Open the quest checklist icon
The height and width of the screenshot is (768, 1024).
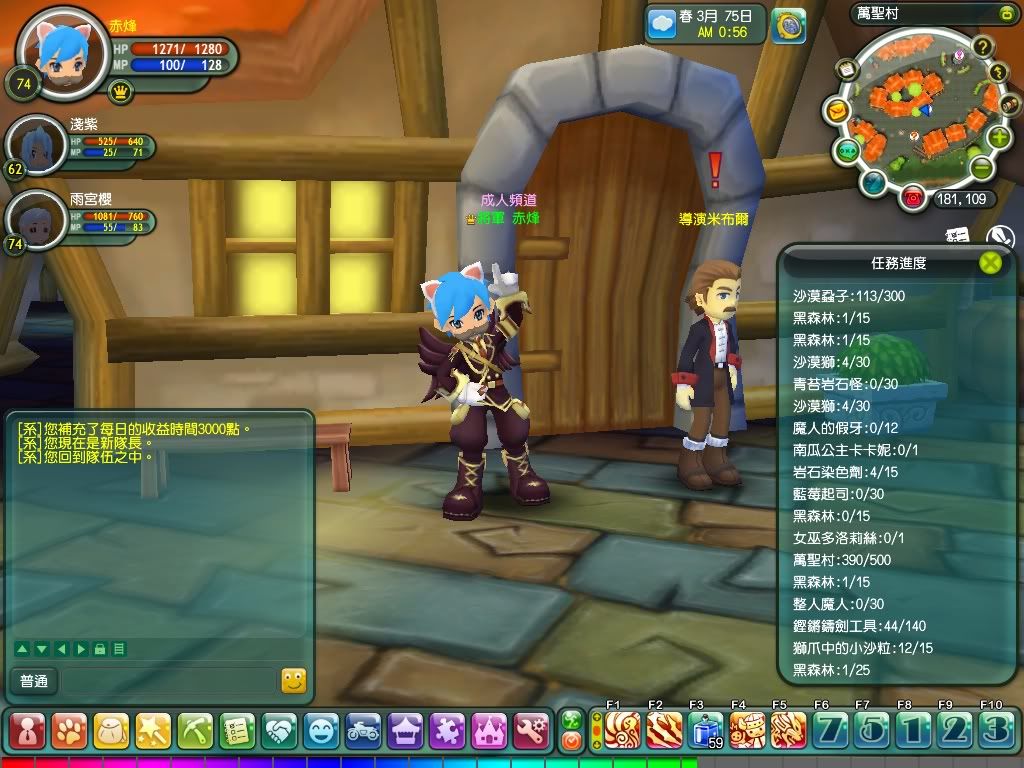tap(237, 730)
